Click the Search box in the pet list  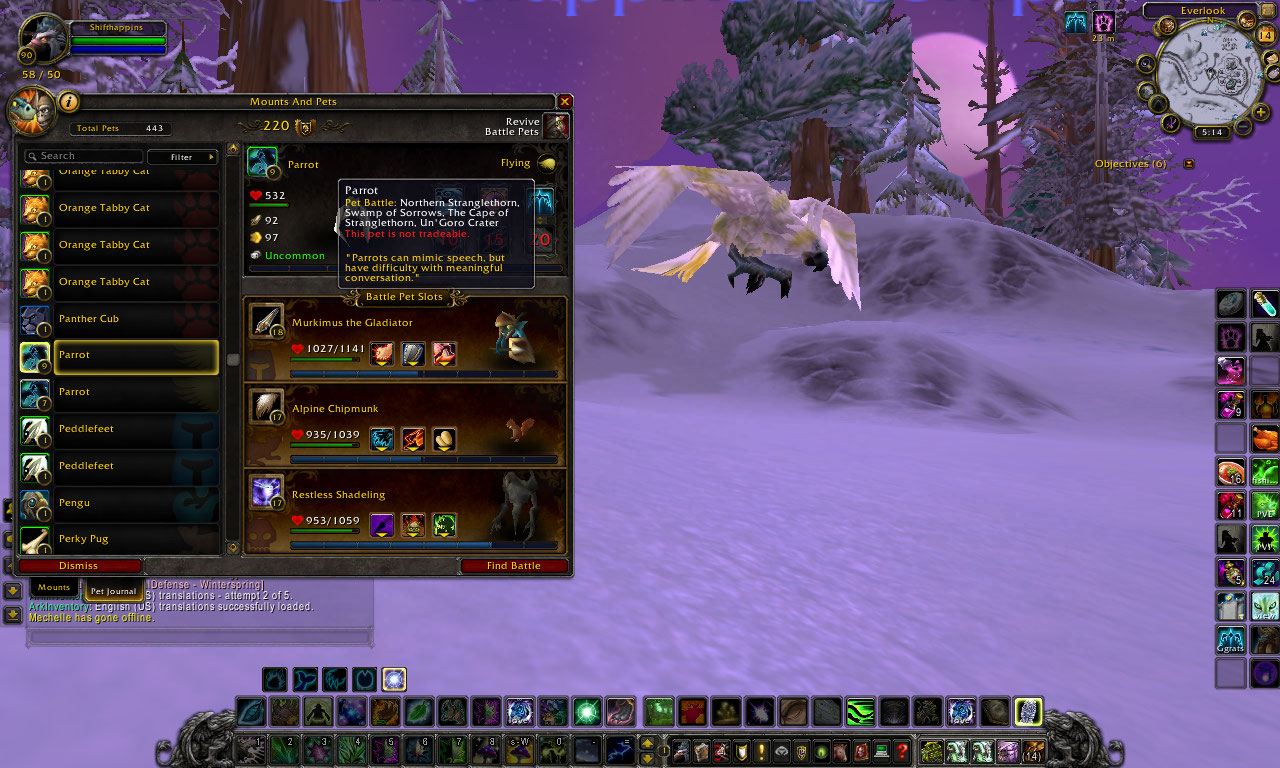coord(85,156)
